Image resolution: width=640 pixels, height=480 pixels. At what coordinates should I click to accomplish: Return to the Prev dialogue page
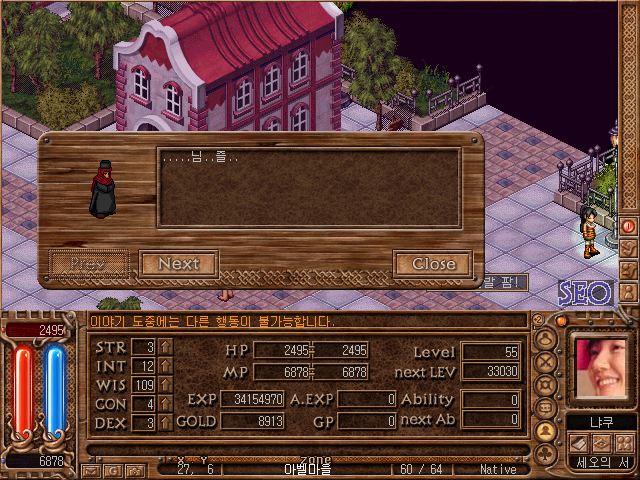click(88, 264)
